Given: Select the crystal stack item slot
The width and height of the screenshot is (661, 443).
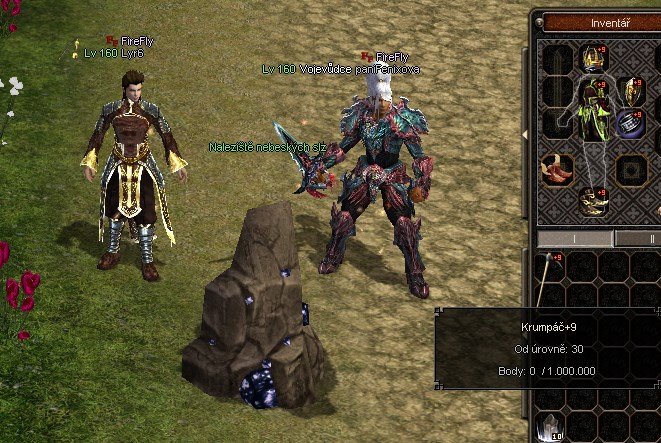Looking at the screenshot, I should [x=549, y=427].
